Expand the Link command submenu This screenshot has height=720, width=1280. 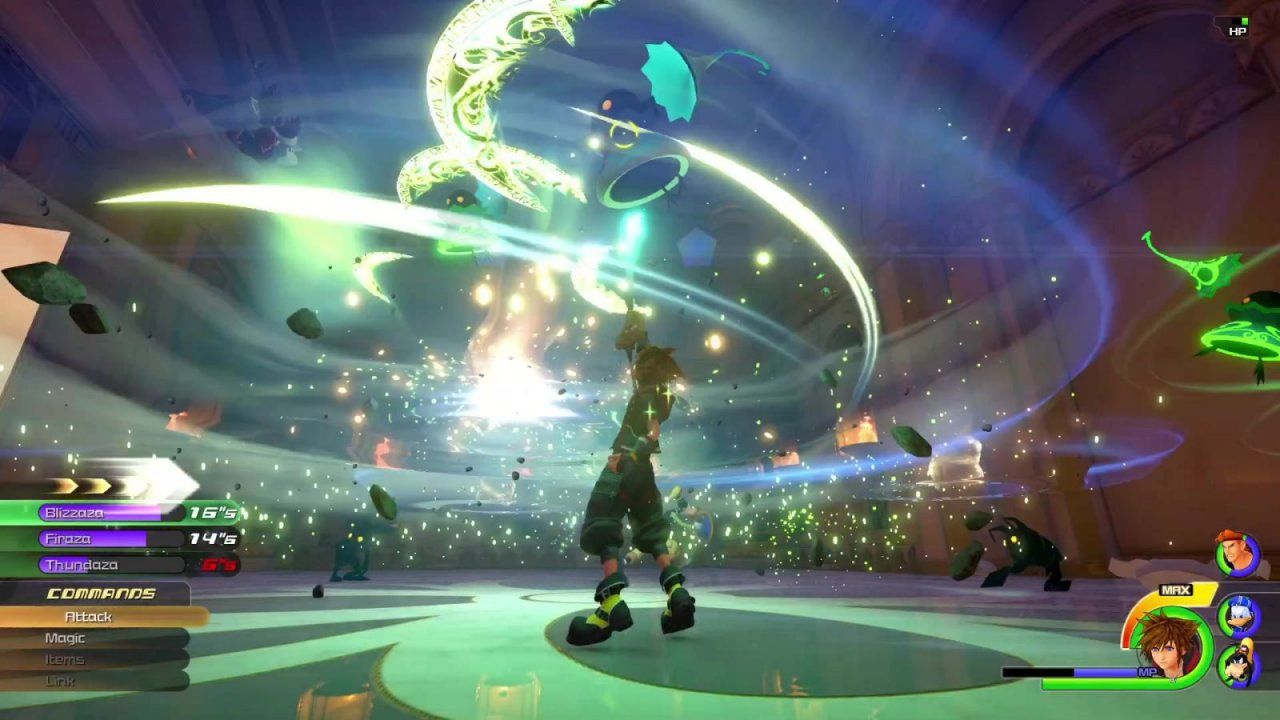pos(58,681)
